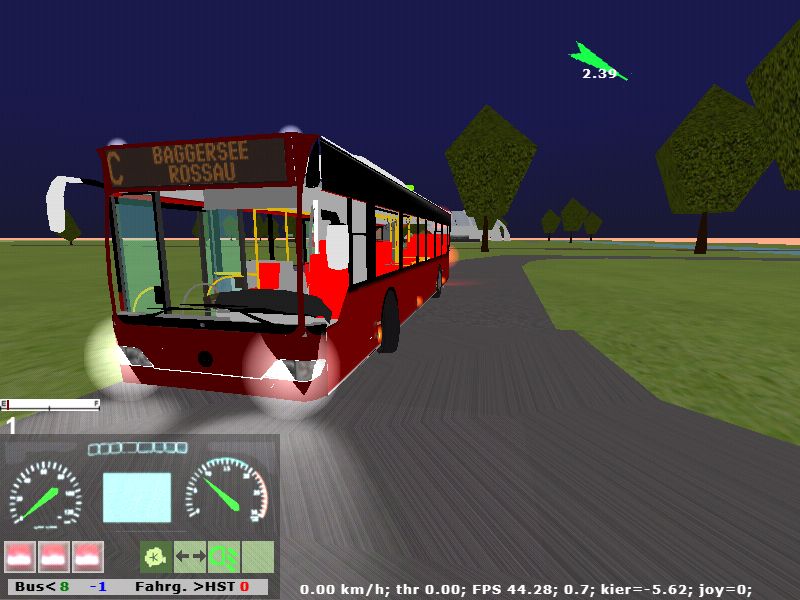Toggle the green headlight beam icon
Image resolution: width=800 pixels, height=600 pixels.
224,555
